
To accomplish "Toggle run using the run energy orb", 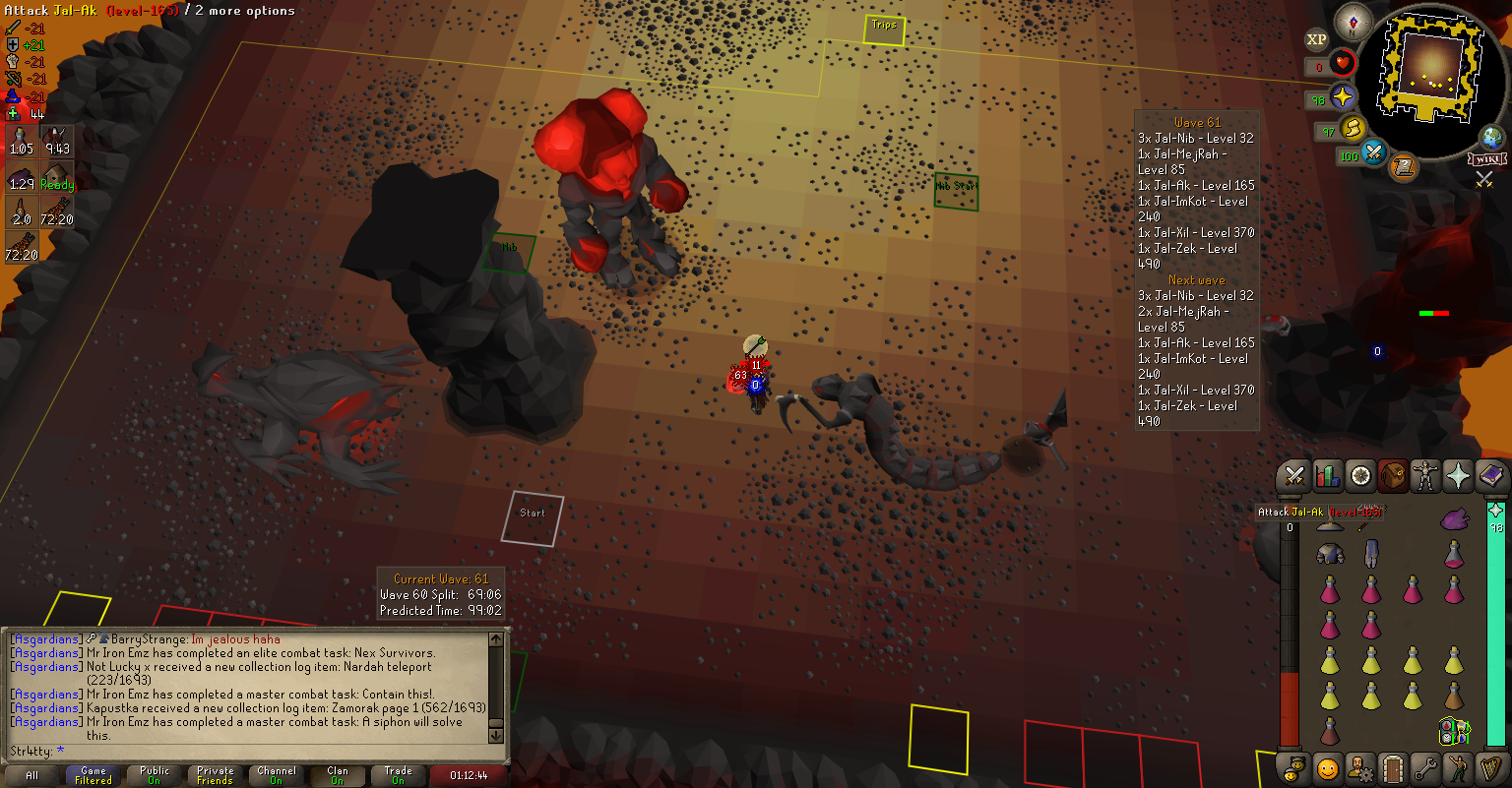I will (x=1355, y=128).
